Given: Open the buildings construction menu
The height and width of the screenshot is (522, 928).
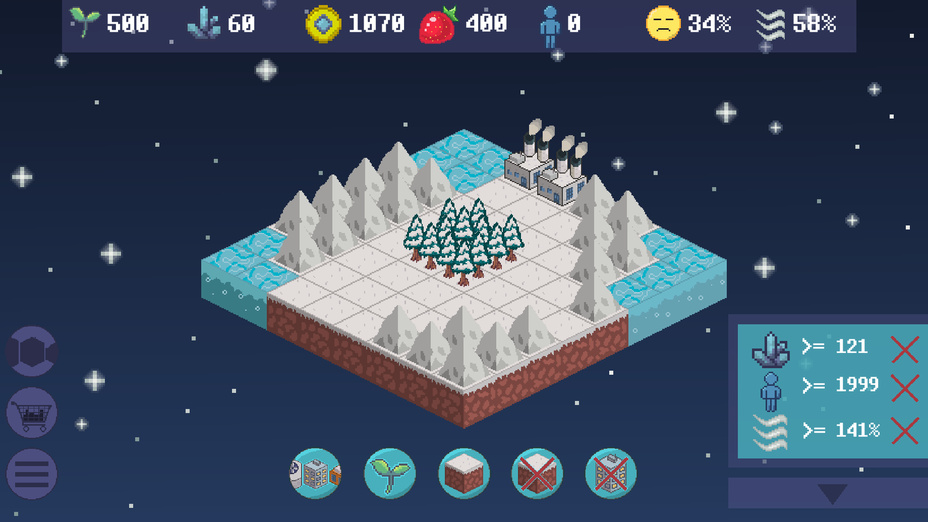Looking at the screenshot, I should coord(315,473).
